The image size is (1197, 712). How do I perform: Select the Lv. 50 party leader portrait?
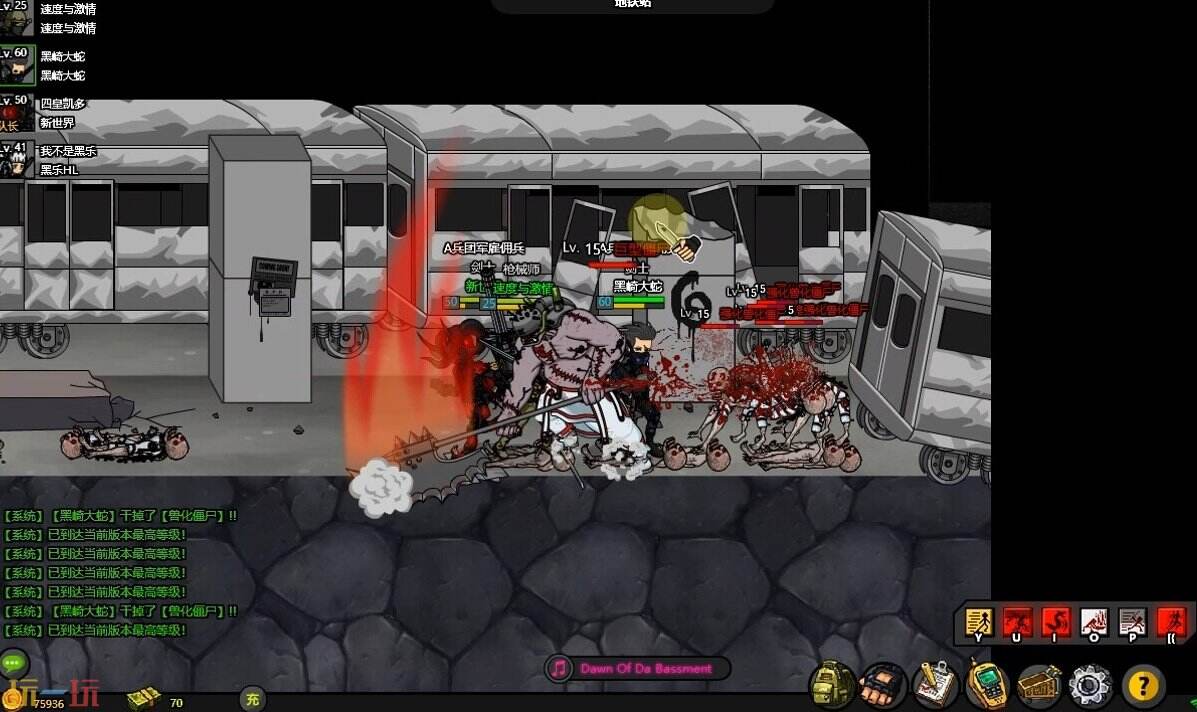(14, 113)
